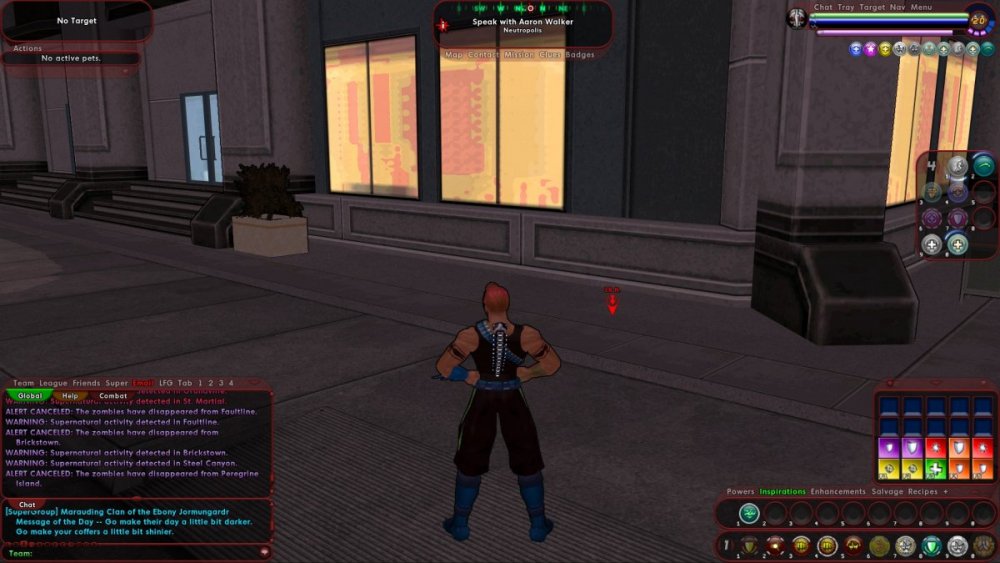Open the Friends list

(86, 383)
